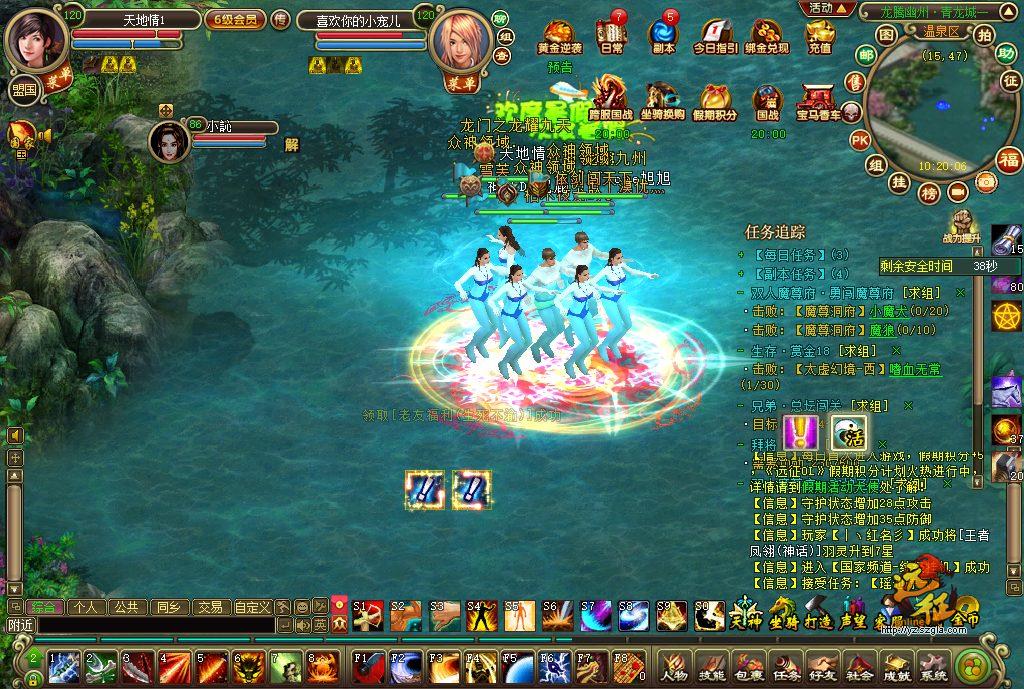Click the 解 button beside pet 小訫

(292, 143)
